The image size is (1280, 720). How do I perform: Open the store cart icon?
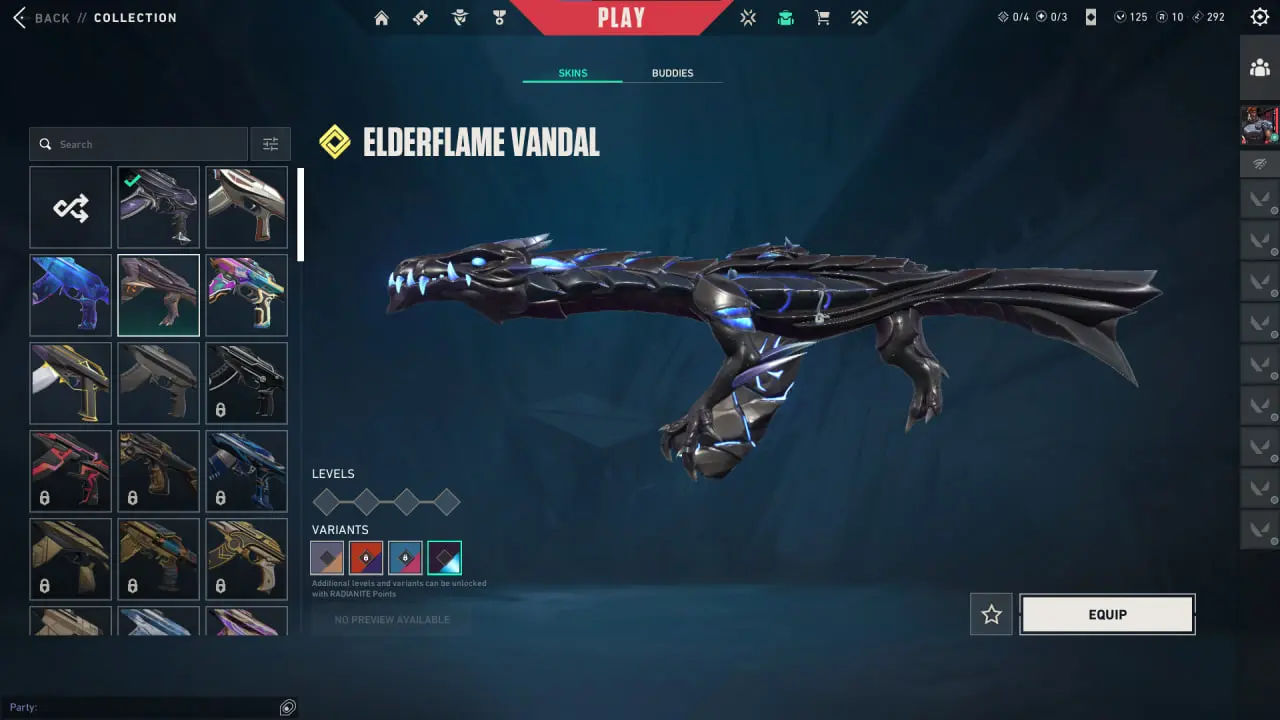pos(822,18)
